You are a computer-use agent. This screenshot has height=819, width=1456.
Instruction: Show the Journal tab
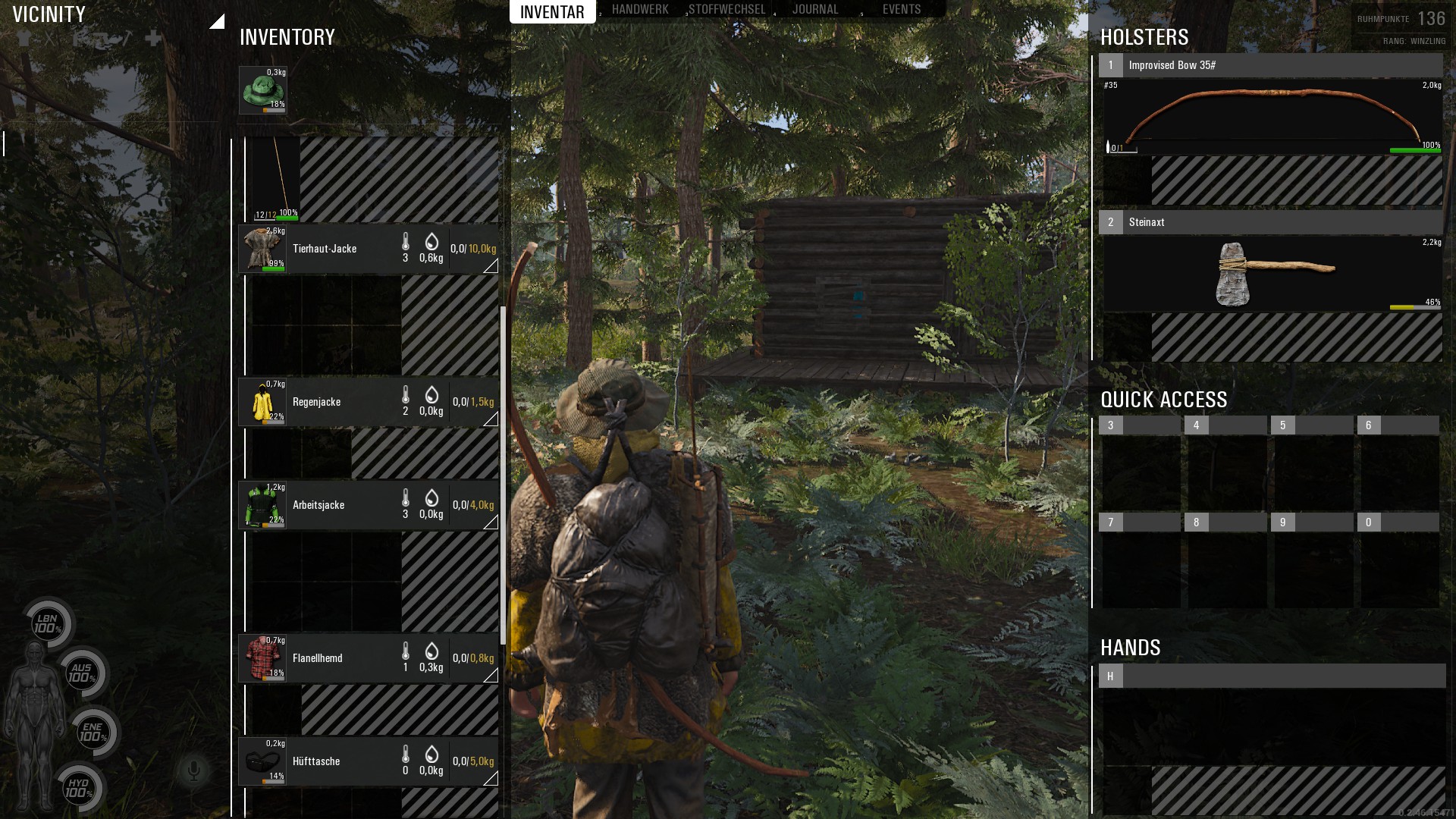pos(815,10)
